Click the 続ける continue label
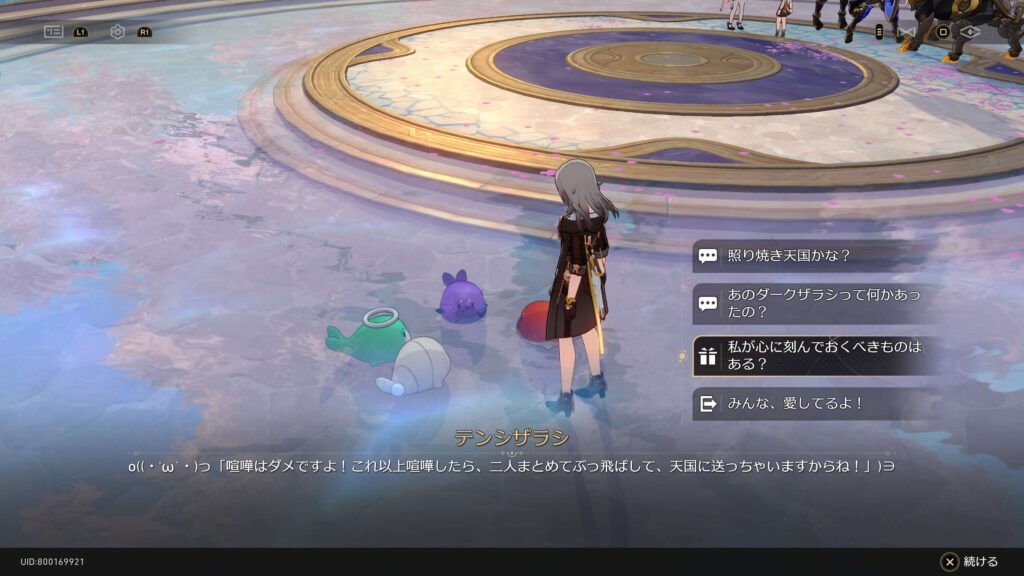1024x576 pixels. point(980,562)
